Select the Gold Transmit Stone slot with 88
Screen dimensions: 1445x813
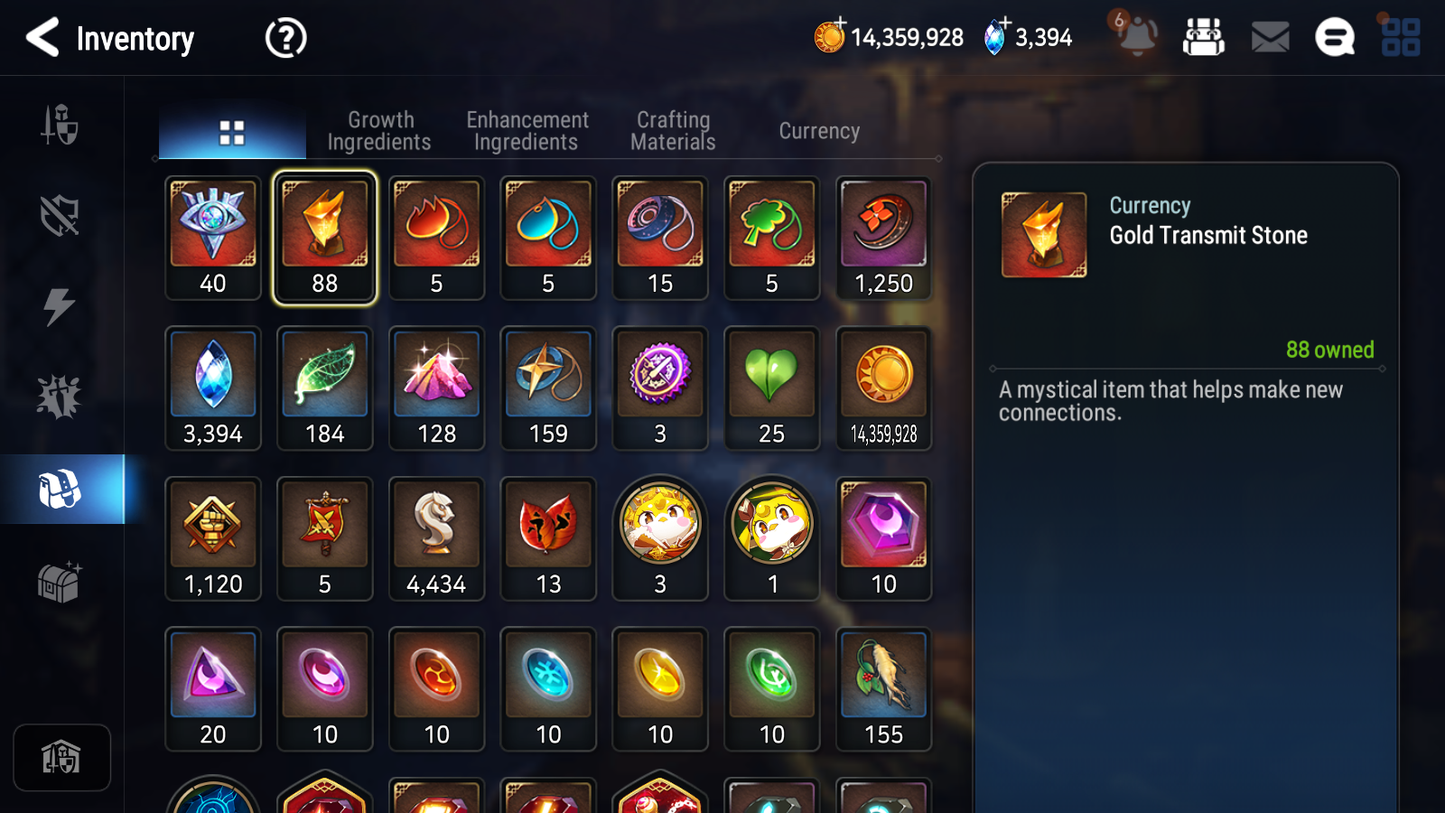coord(325,238)
